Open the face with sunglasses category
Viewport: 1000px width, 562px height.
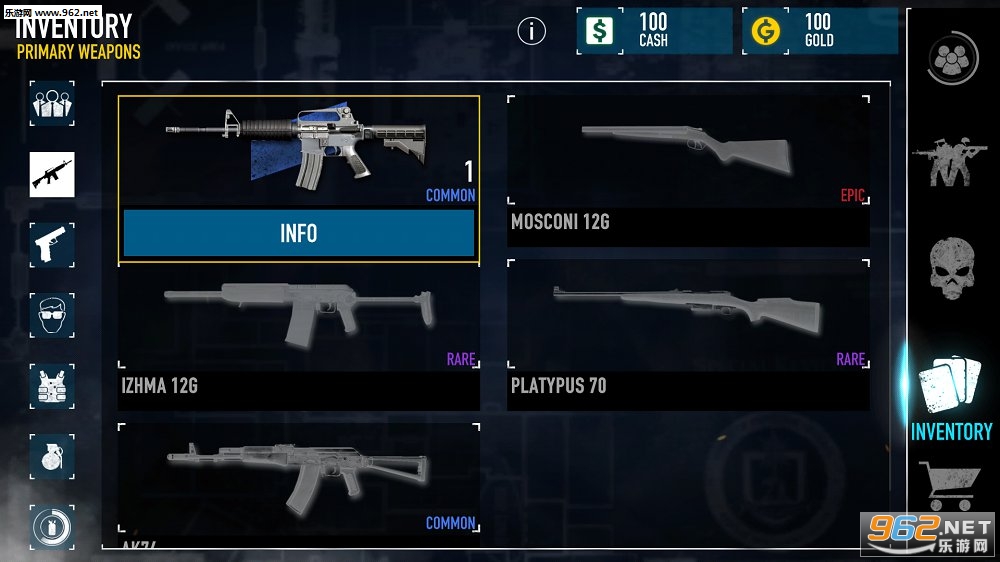(52, 315)
